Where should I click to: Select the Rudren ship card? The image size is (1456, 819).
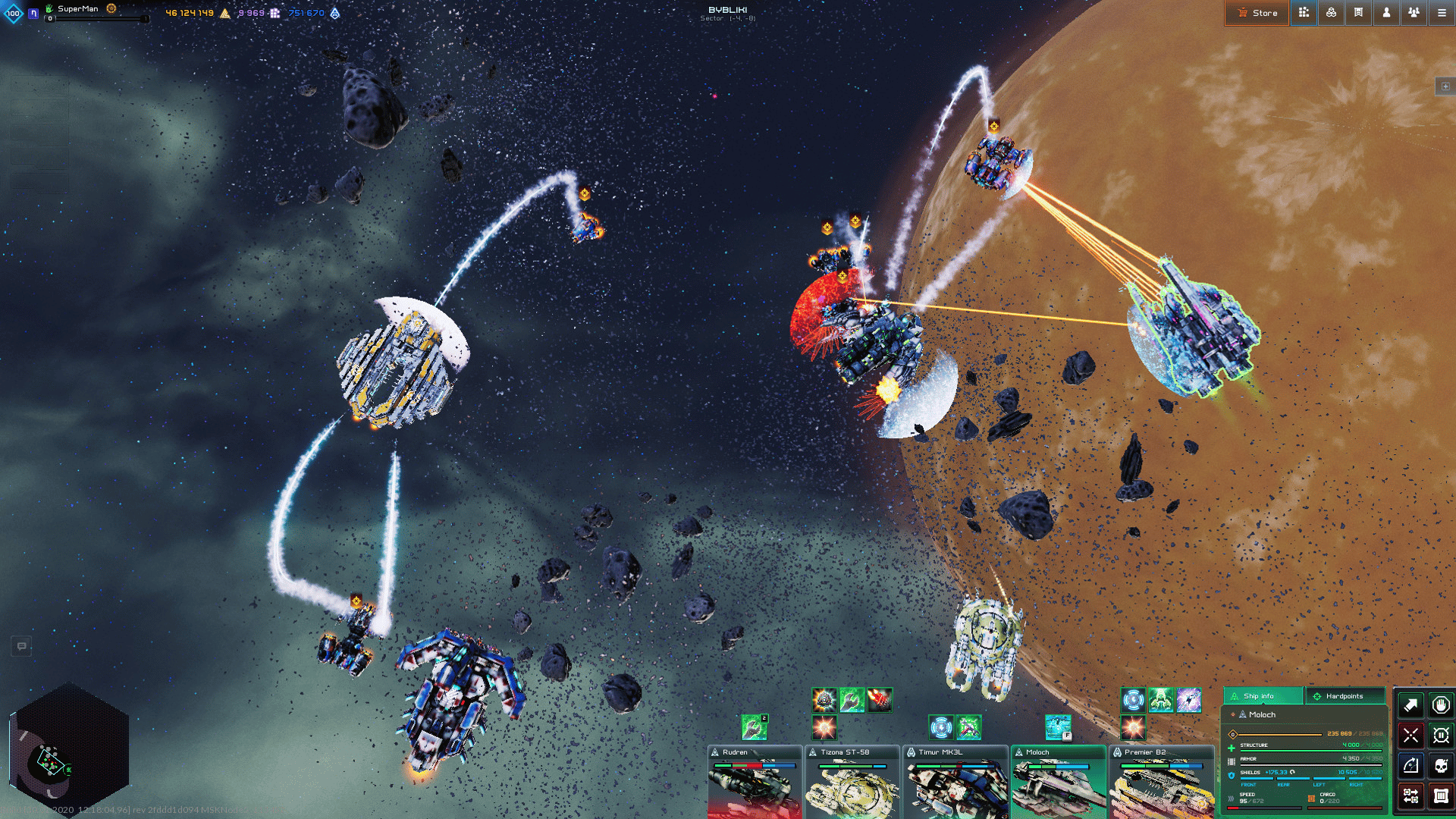pos(754,783)
